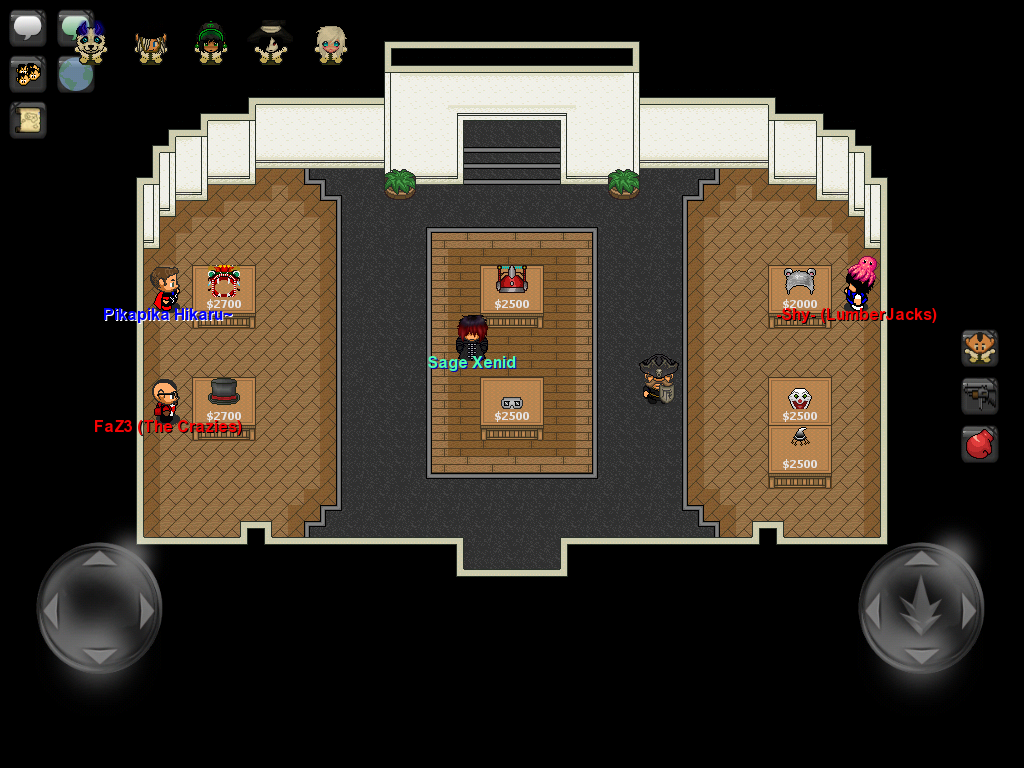
Task: Open the mohawk character profile button
Action: click(980, 348)
